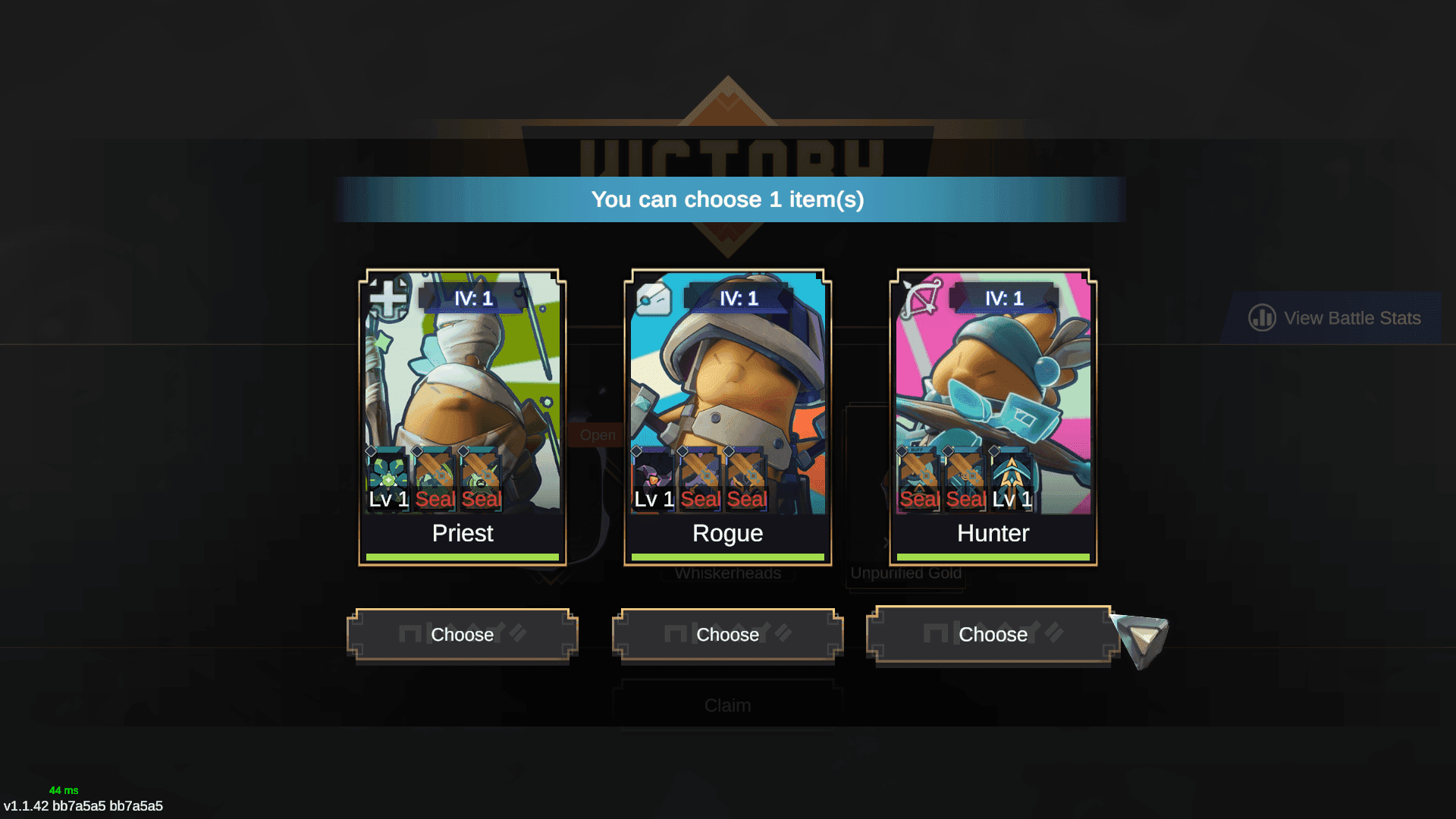
Task: Inspect the Rogue's Lv 1 skill icon
Action: (654, 479)
